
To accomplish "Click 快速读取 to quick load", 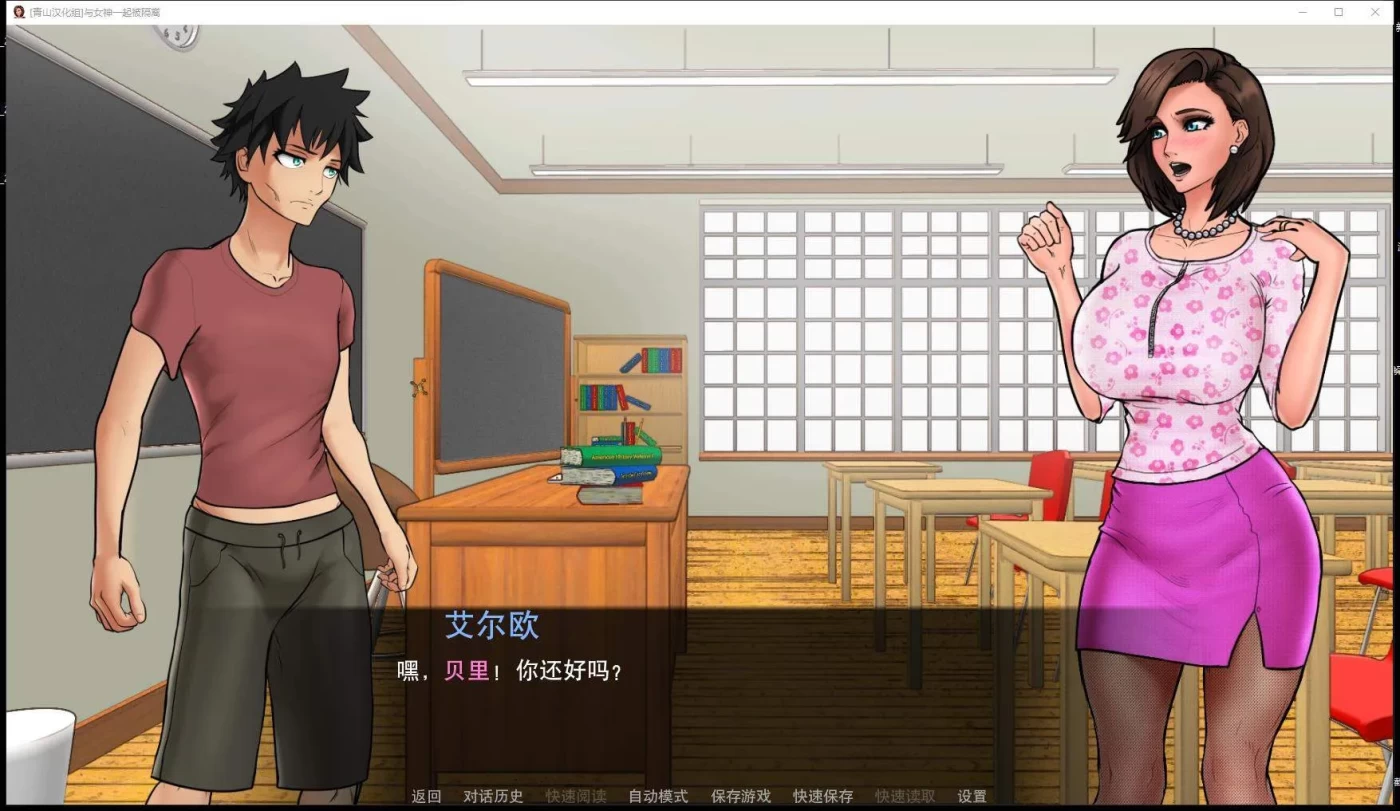I will click(902, 796).
